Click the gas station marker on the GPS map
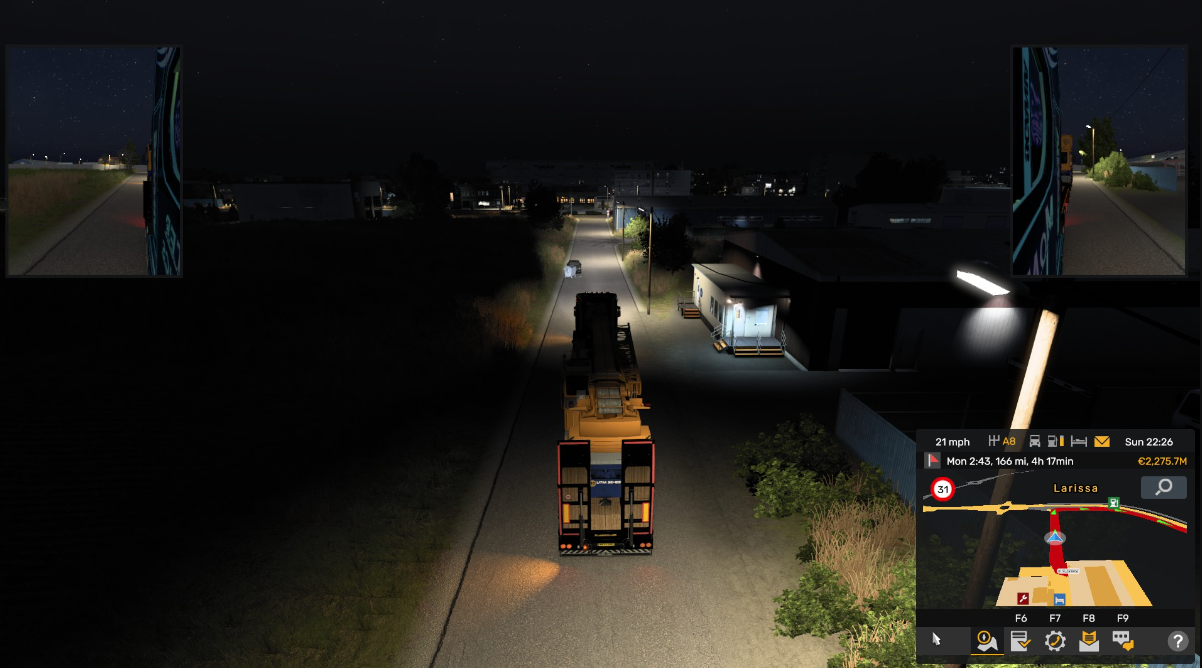Image resolution: width=1202 pixels, height=668 pixels. click(1112, 503)
